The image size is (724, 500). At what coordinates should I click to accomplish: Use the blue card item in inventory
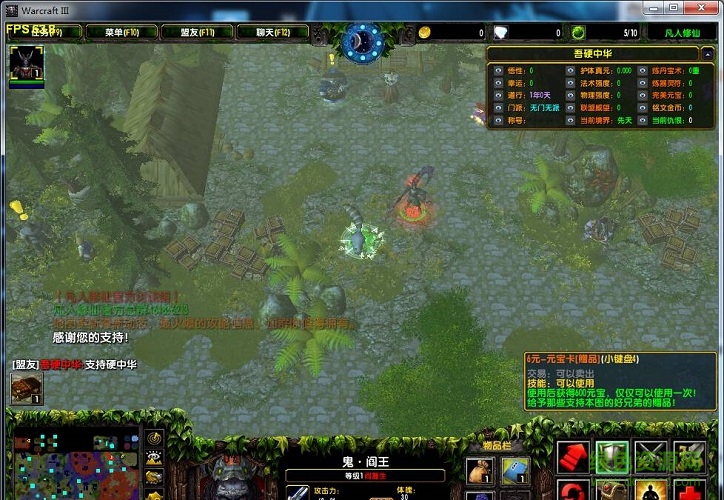[516, 472]
